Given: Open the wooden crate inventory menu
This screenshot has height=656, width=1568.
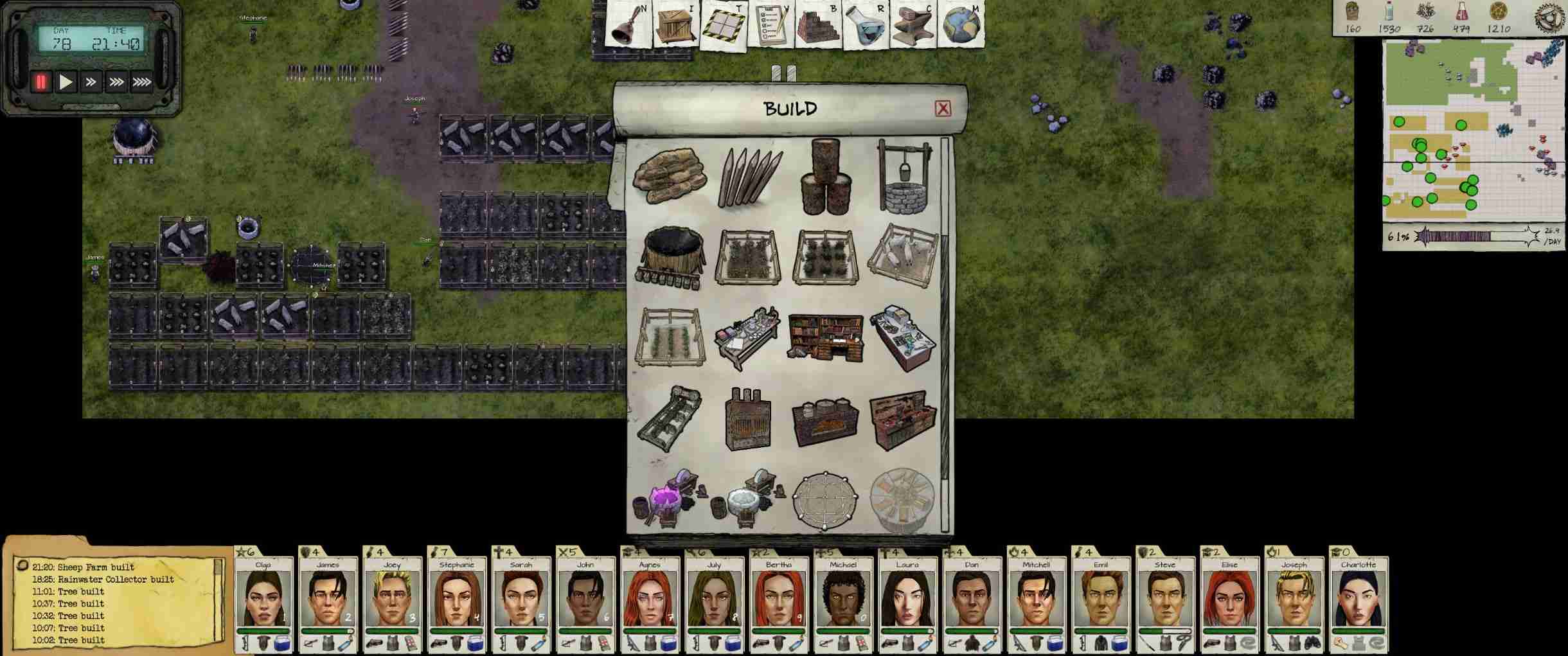Looking at the screenshot, I should pyautogui.click(x=675, y=24).
